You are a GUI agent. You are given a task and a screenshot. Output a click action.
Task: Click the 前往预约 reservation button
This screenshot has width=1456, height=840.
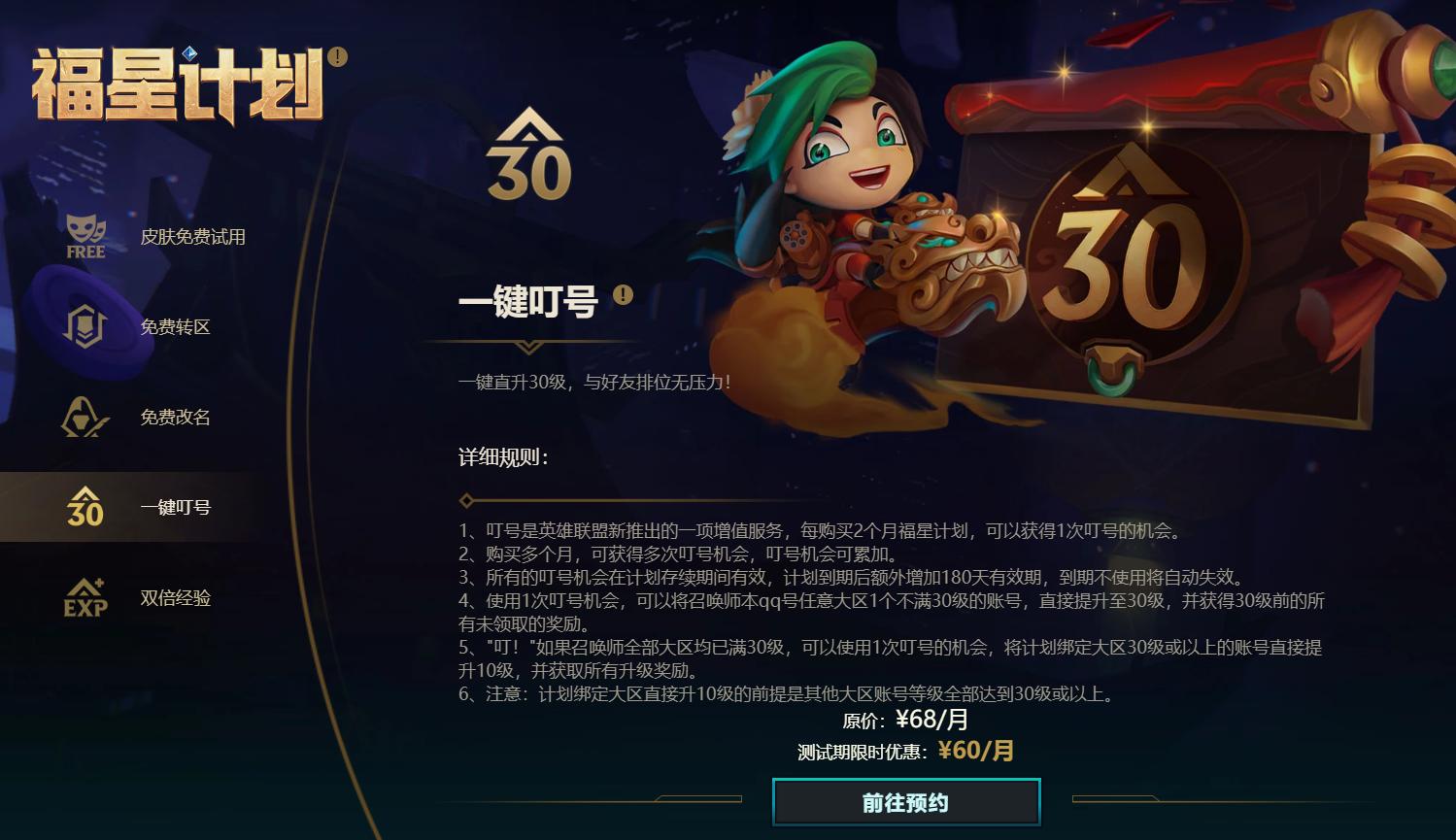[x=904, y=802]
